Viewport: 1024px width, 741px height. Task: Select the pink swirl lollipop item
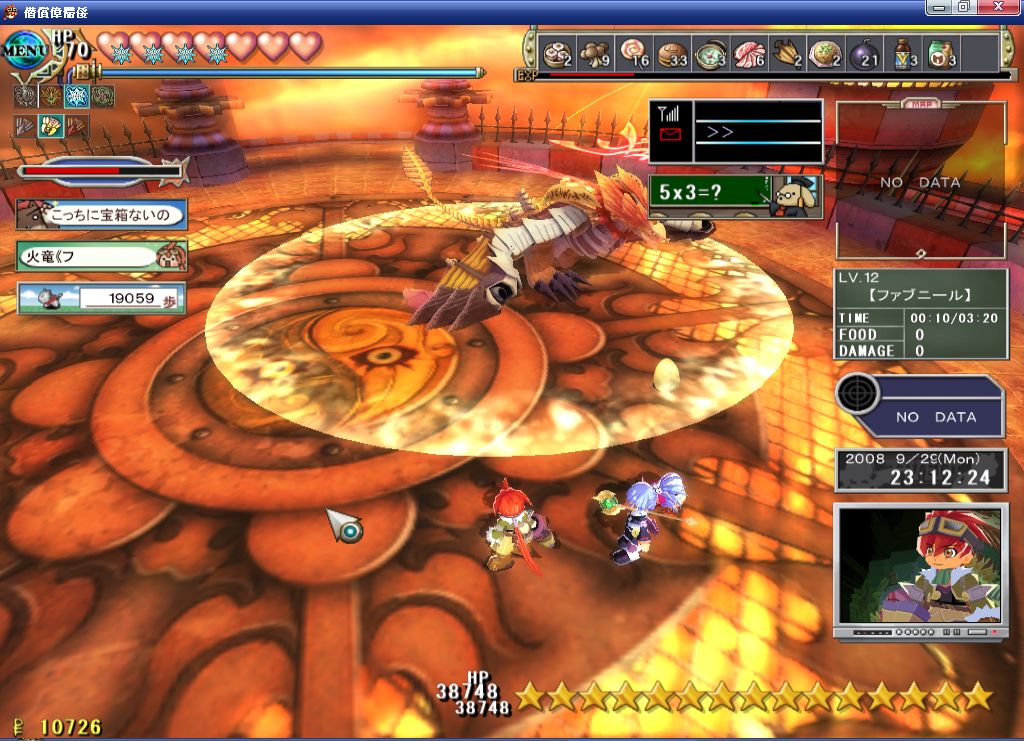coord(633,54)
